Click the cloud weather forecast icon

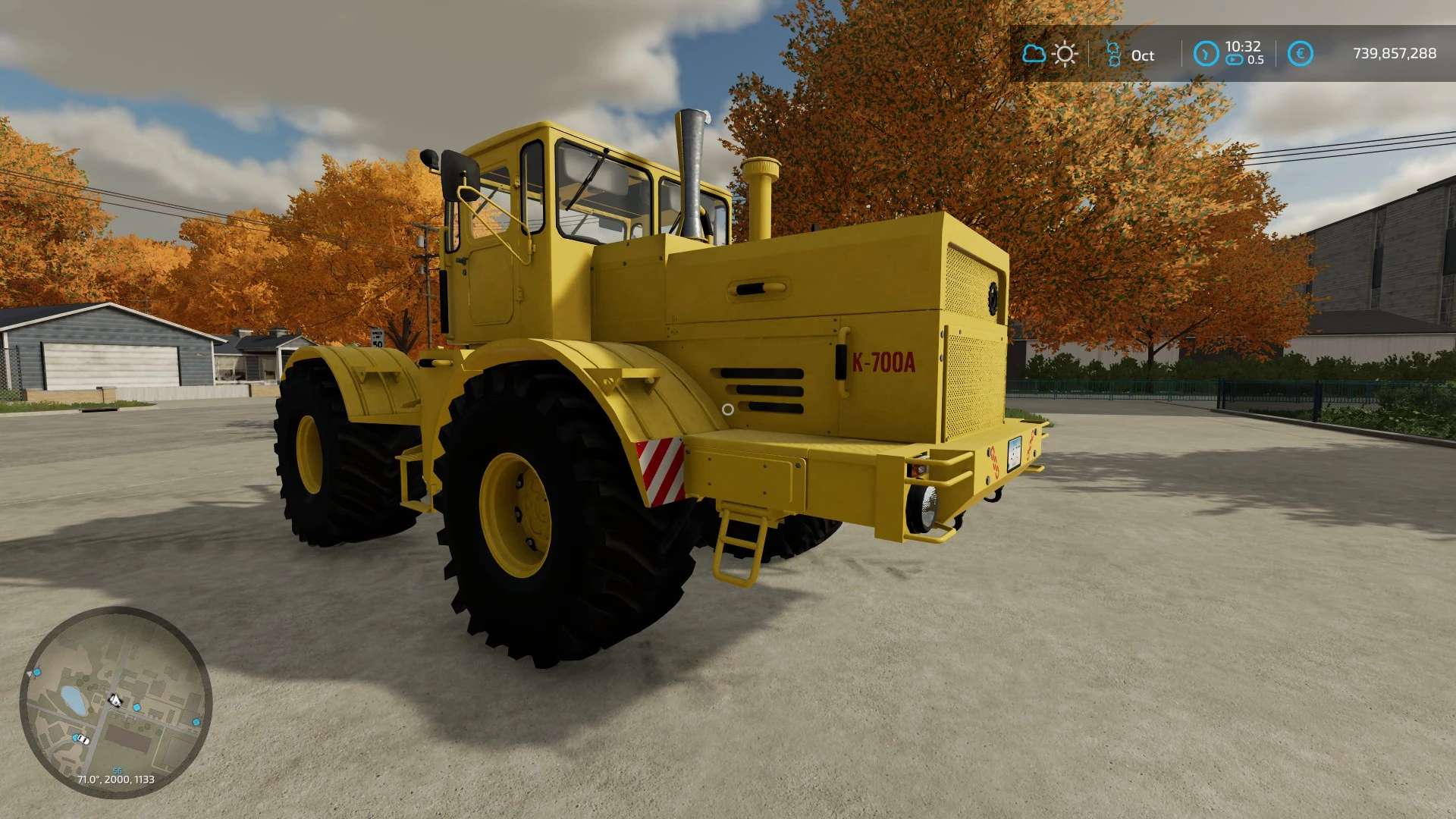pyautogui.click(x=1034, y=54)
